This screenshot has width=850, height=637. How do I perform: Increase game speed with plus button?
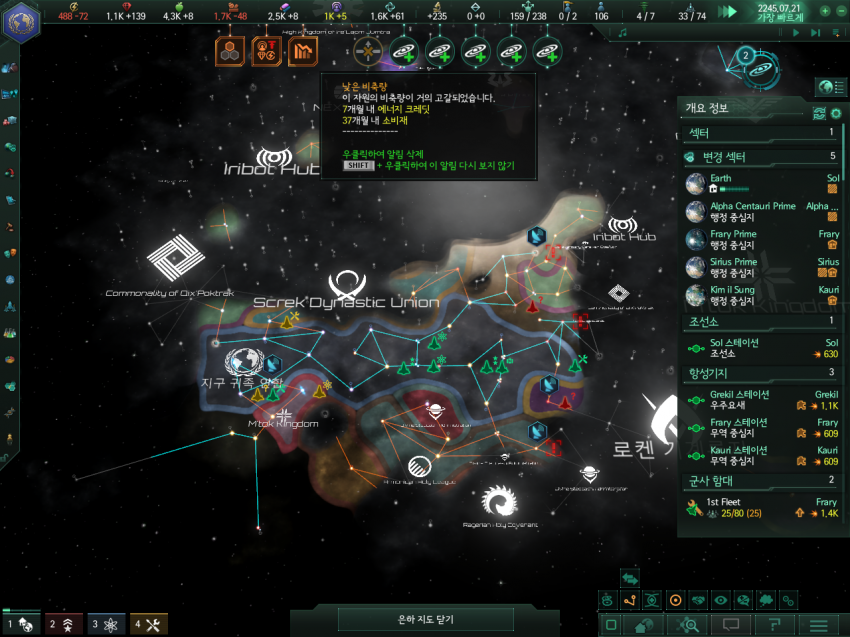coord(825,11)
